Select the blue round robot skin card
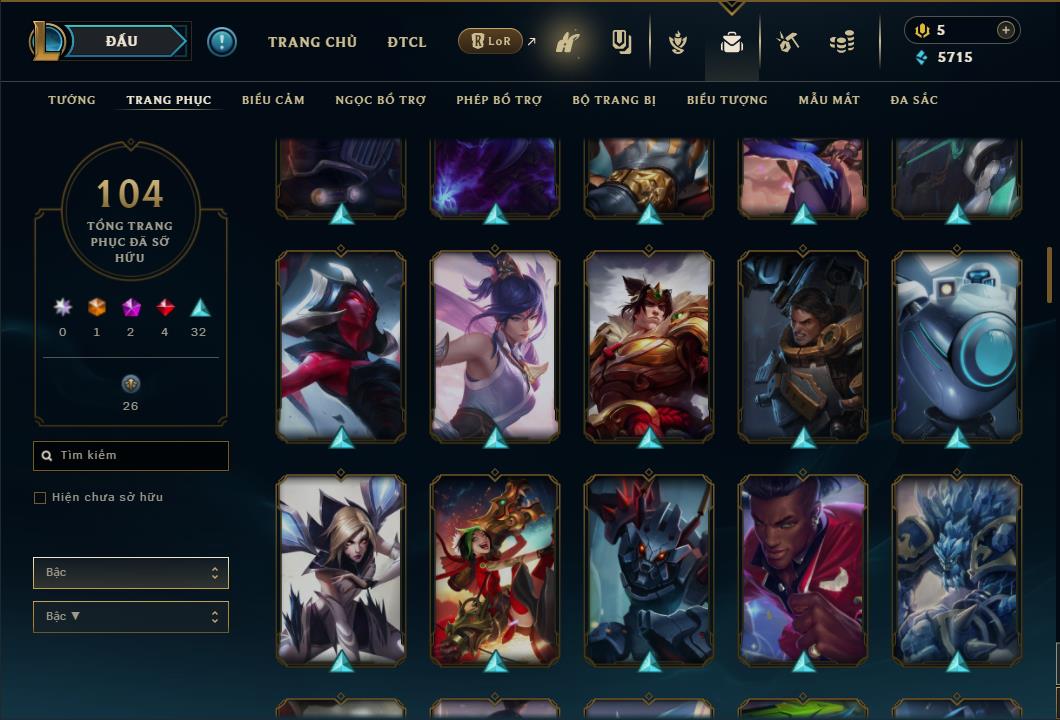This screenshot has width=1060, height=720. (957, 346)
